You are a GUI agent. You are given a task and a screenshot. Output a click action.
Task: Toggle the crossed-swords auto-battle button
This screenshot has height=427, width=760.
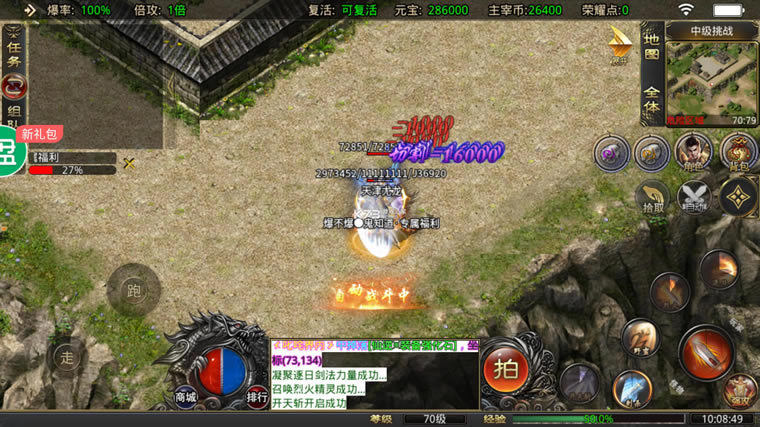pos(694,197)
